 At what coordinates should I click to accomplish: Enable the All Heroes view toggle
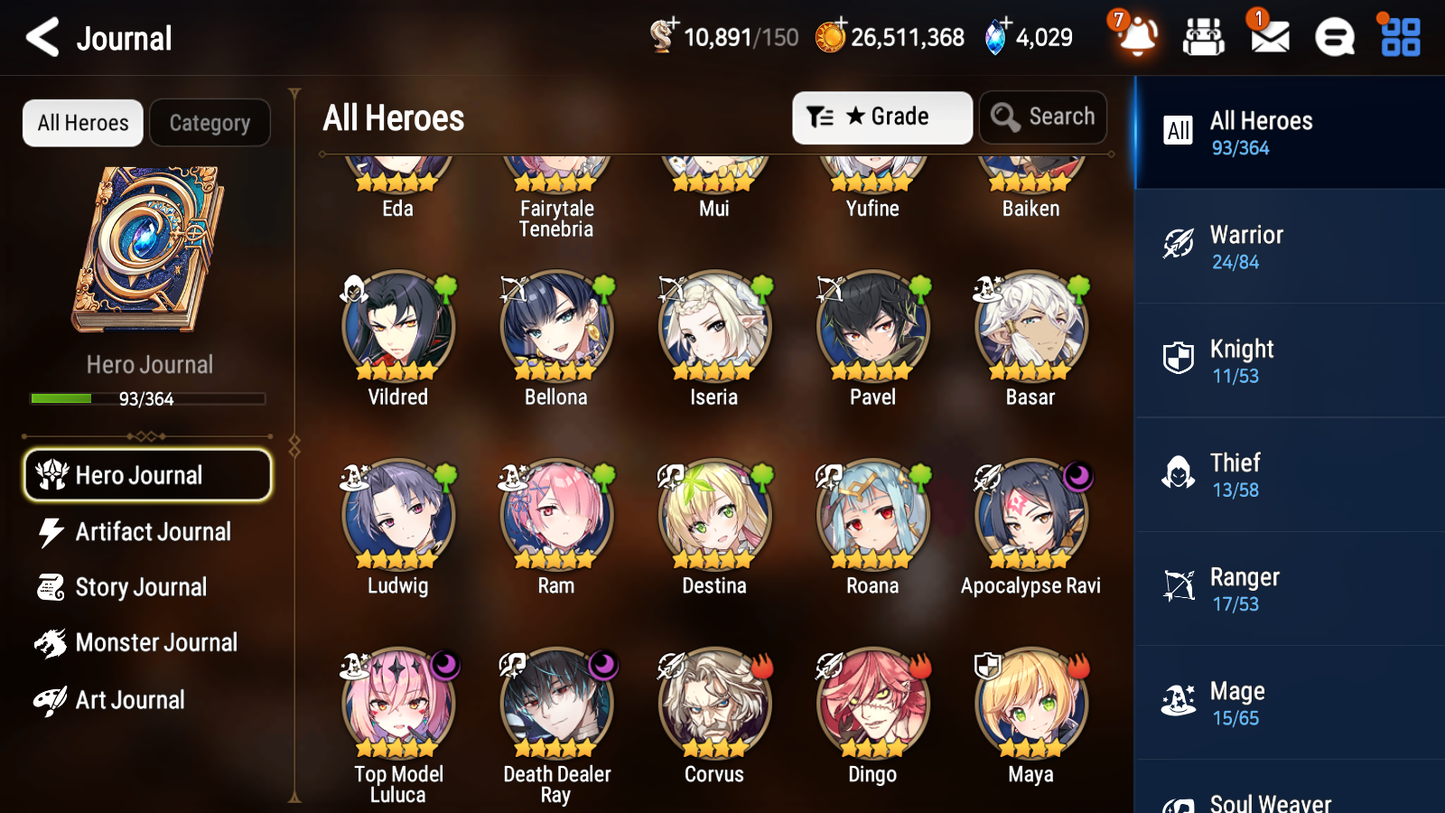[82, 122]
